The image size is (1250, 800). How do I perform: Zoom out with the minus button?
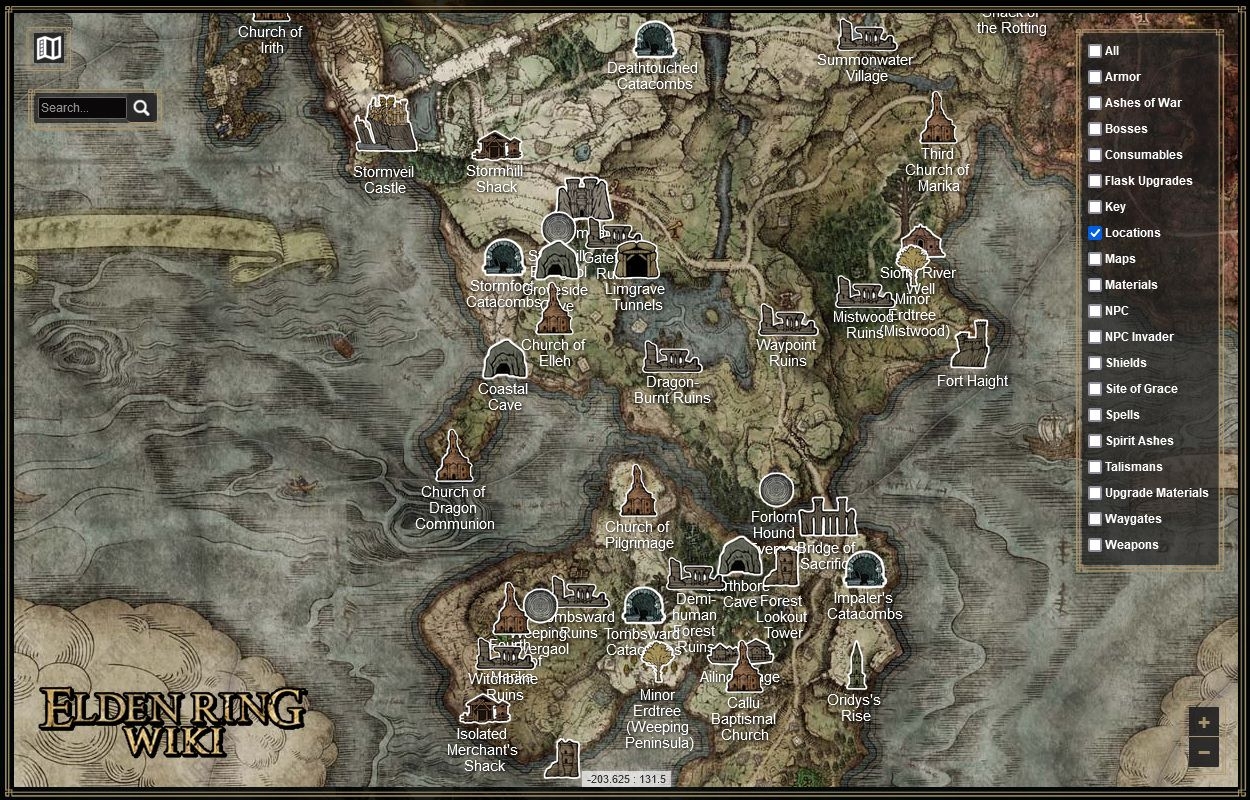[1203, 752]
